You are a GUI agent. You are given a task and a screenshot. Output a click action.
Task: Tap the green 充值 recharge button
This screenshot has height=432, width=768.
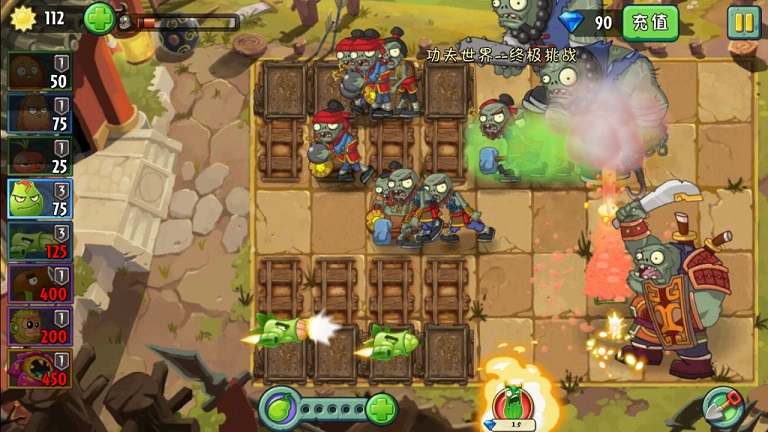coord(650,22)
